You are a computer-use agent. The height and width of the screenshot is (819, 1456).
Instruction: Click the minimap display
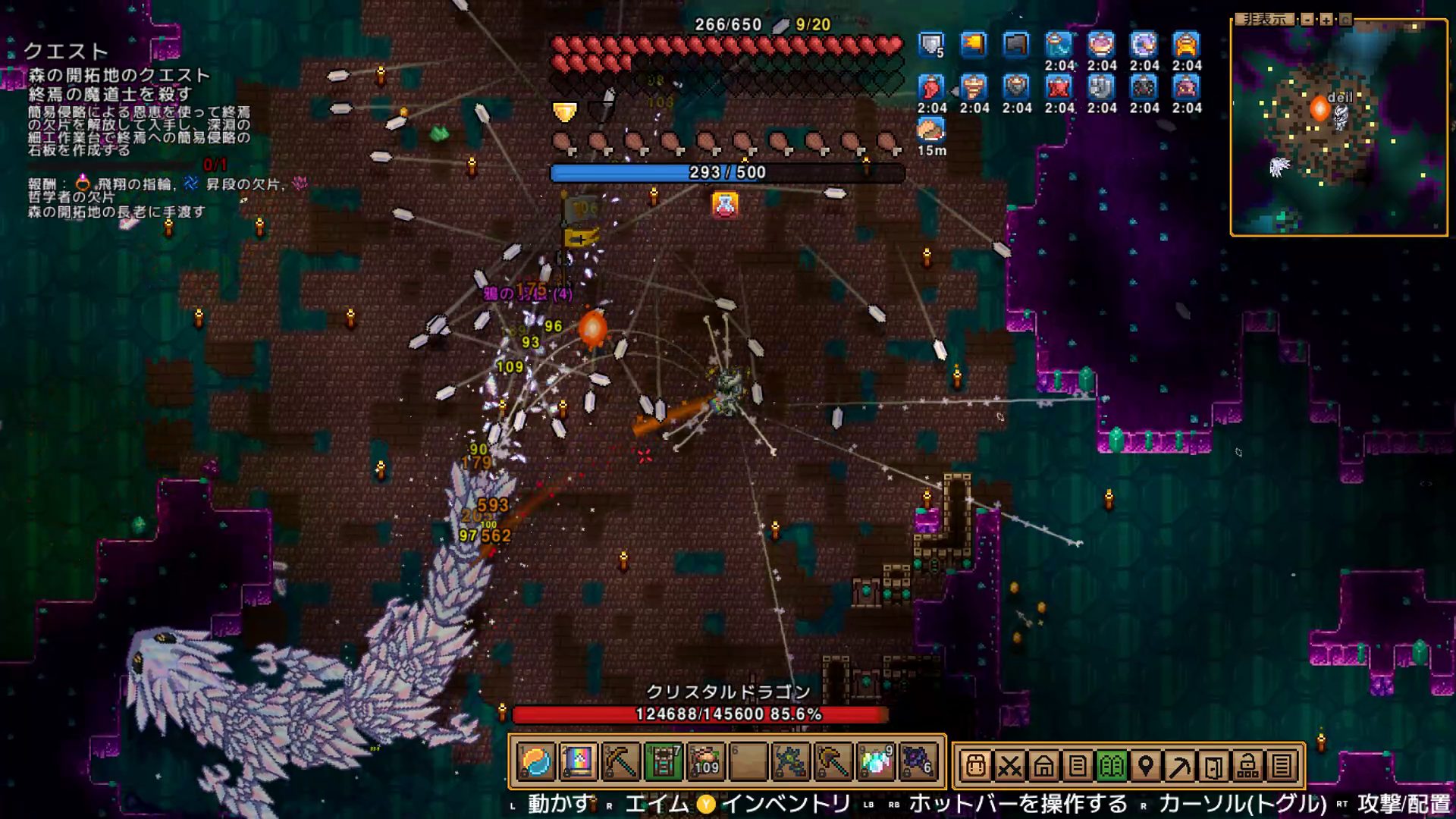1338,127
